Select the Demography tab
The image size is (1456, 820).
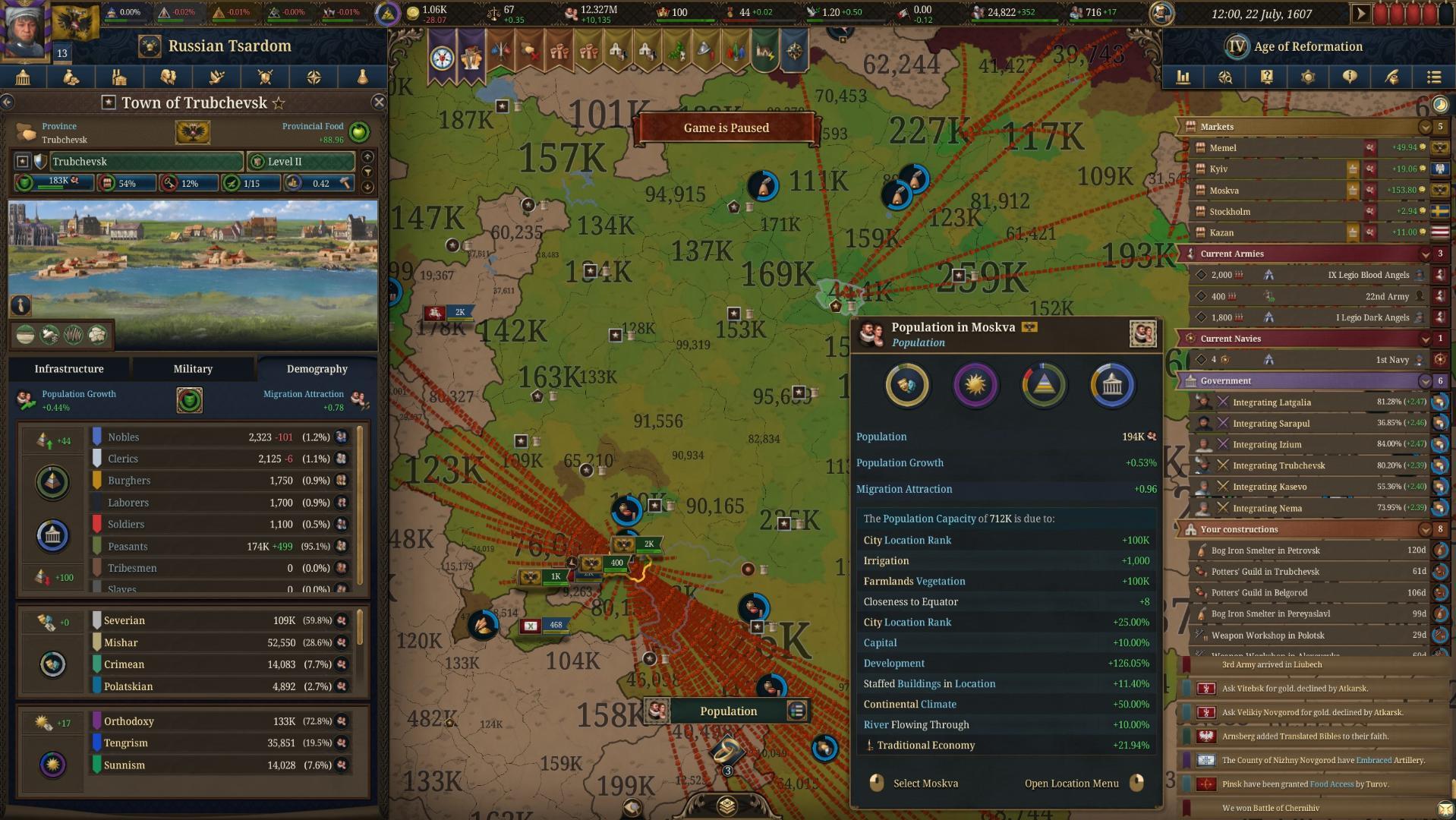(x=317, y=369)
